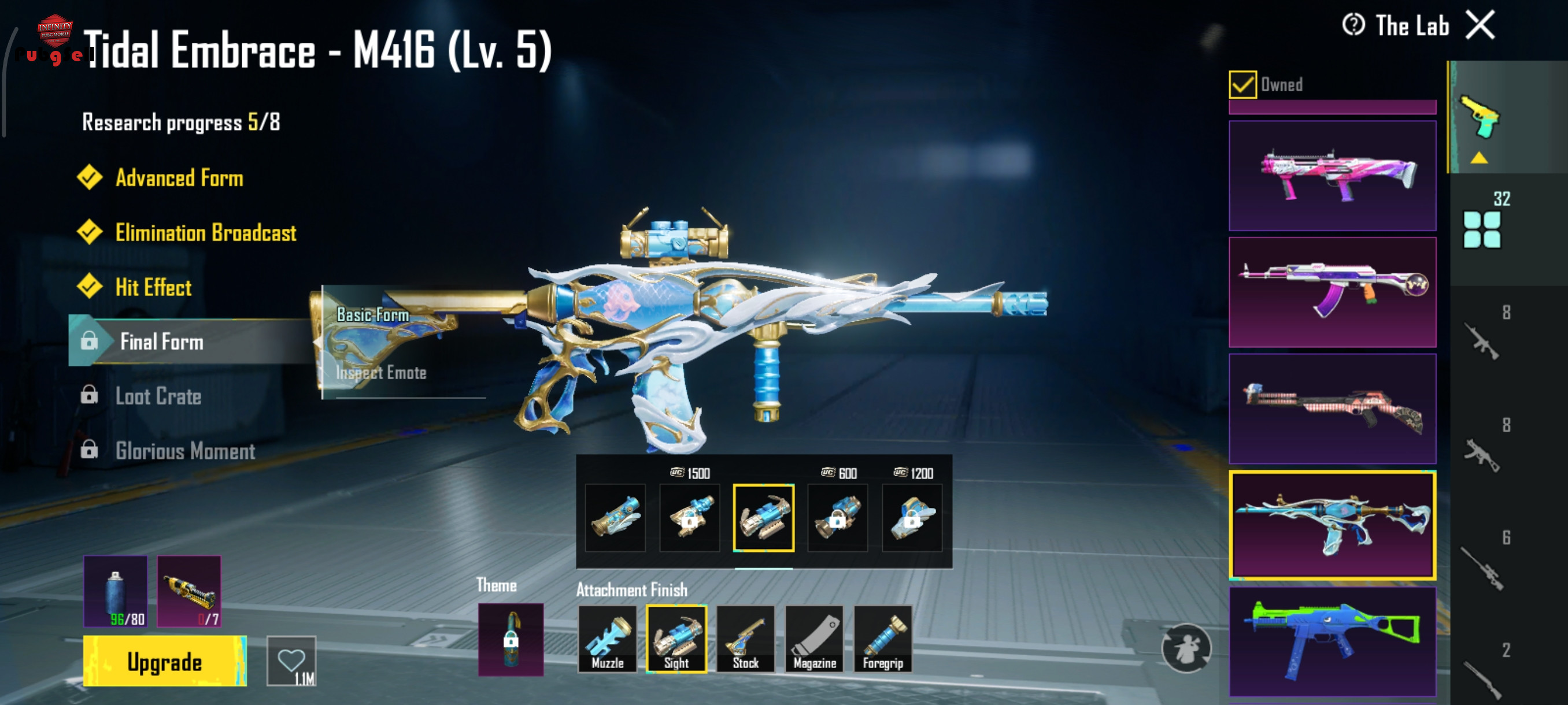
Task: View the Advanced Form stage
Action: tap(179, 178)
